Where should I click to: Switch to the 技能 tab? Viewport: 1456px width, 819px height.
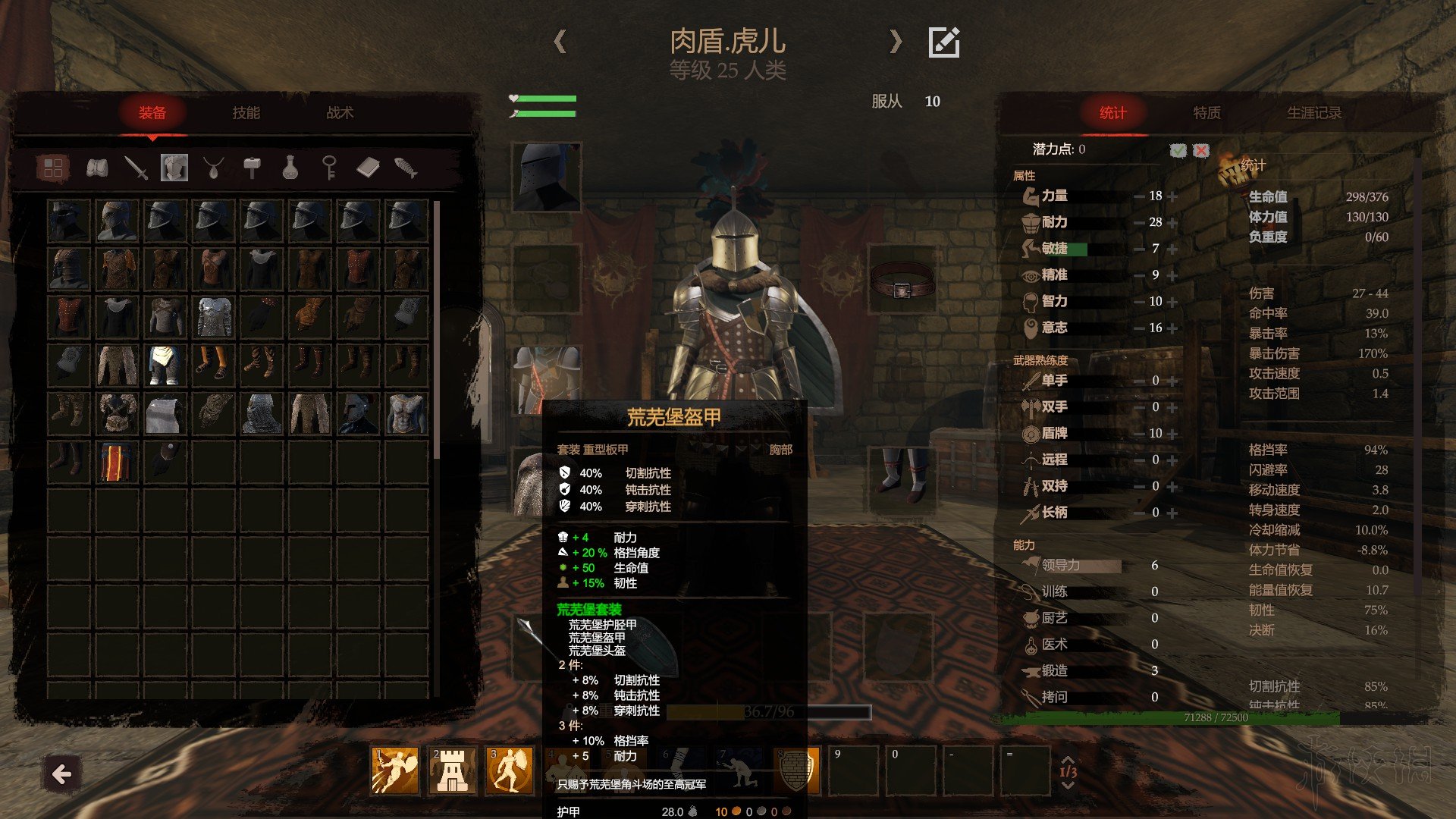[x=246, y=113]
